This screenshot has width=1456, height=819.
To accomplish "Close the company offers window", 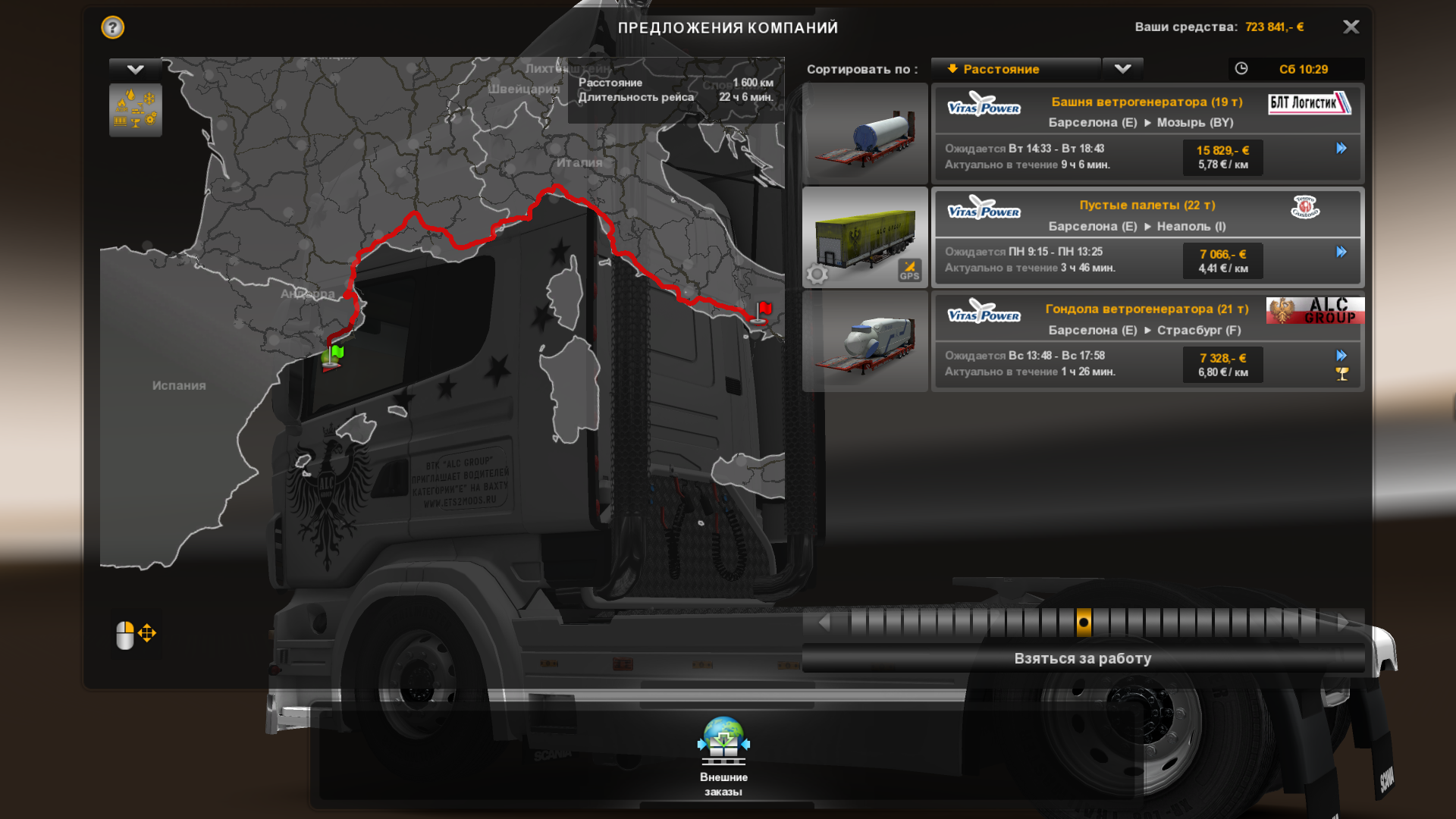I will click(x=1351, y=27).
